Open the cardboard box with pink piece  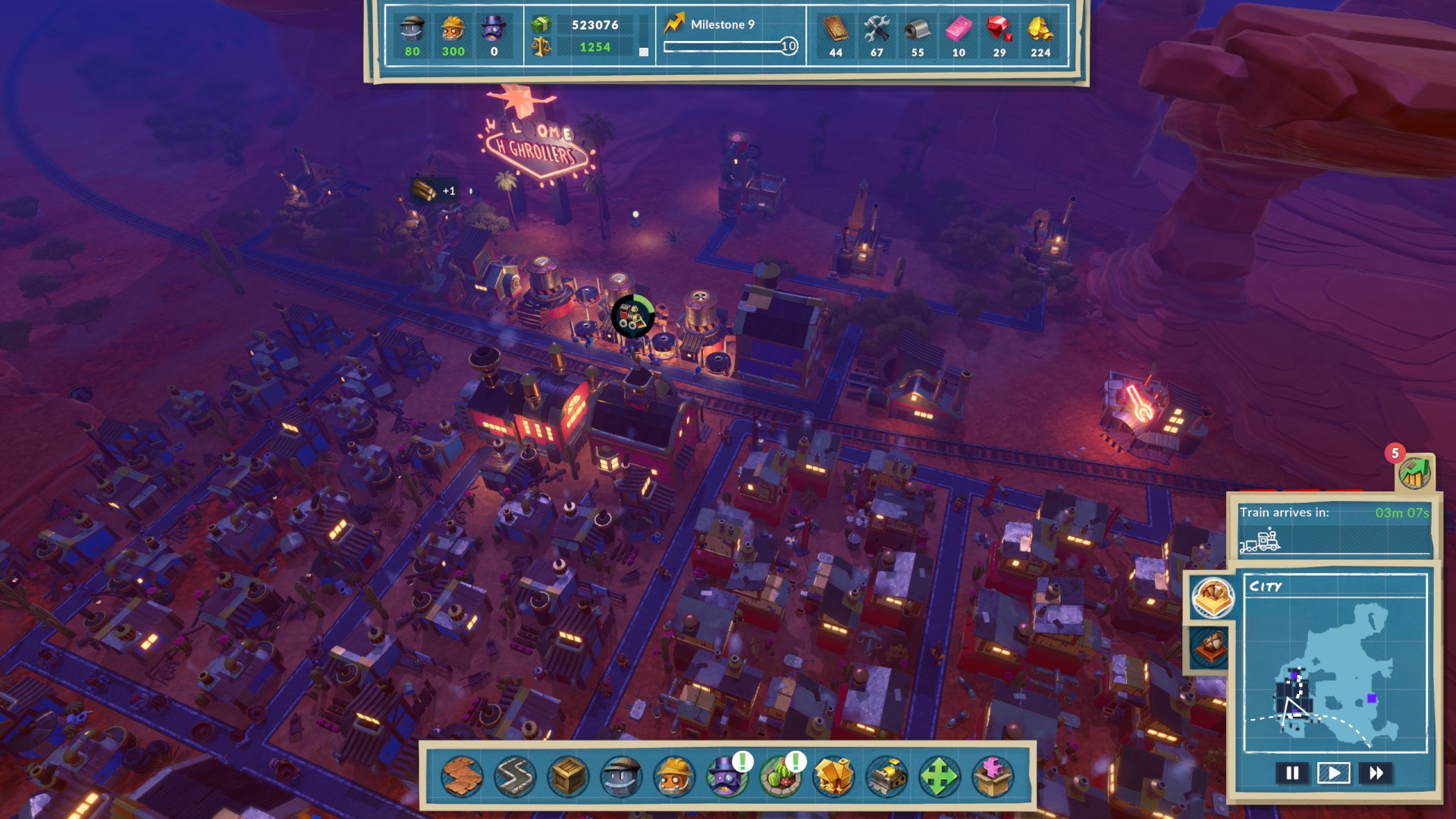(x=992, y=776)
